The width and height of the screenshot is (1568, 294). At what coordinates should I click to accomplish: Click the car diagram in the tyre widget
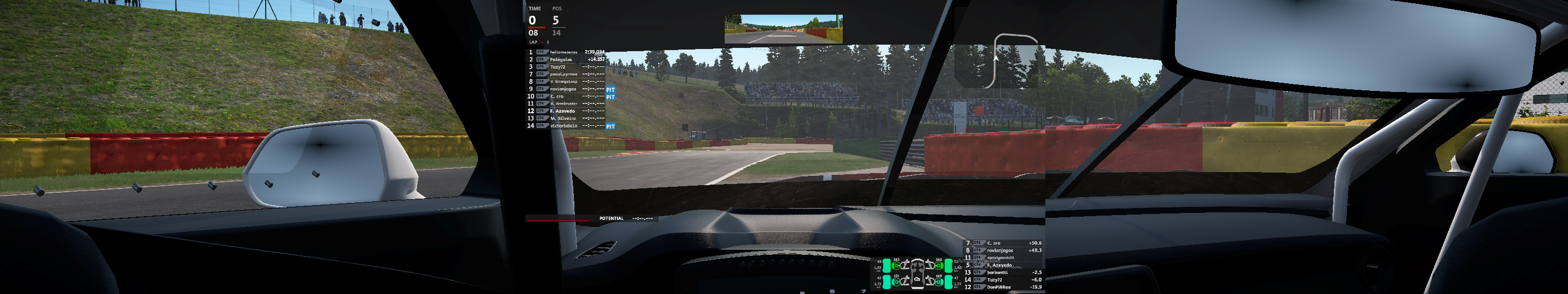917,274
